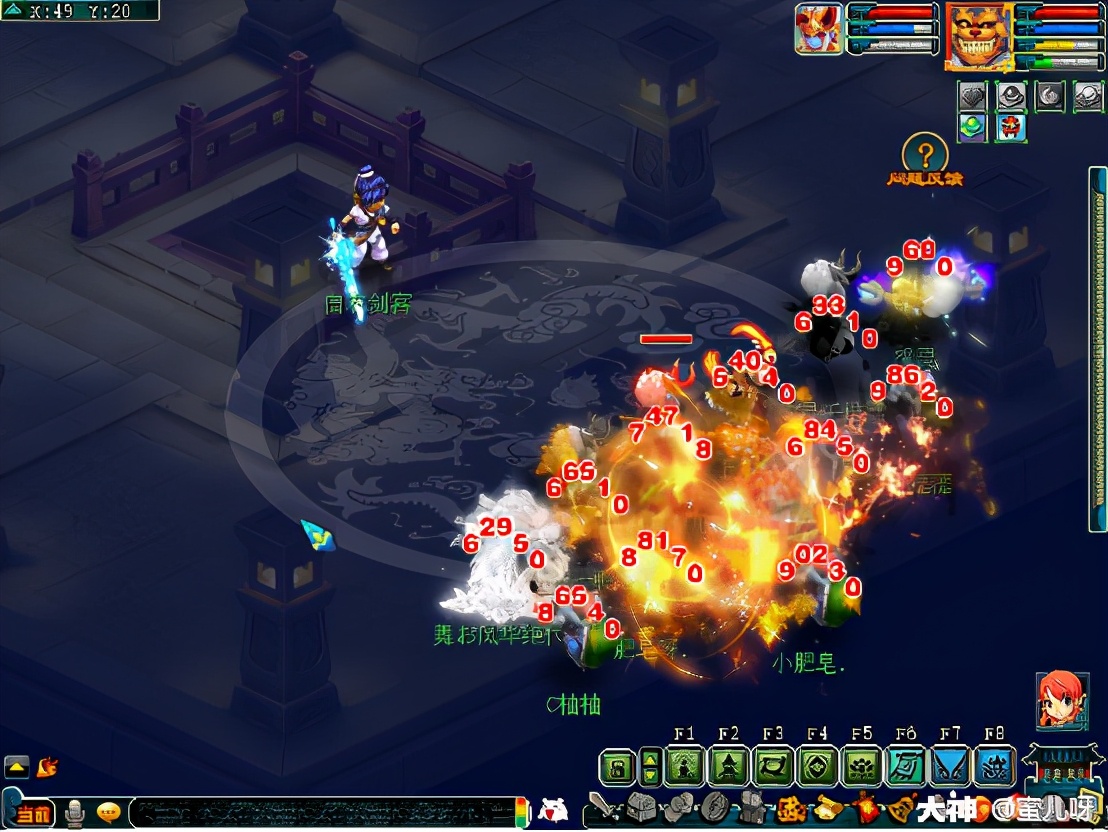Open the chat emoji speech bubble
The width and height of the screenshot is (1108, 832).
109,812
